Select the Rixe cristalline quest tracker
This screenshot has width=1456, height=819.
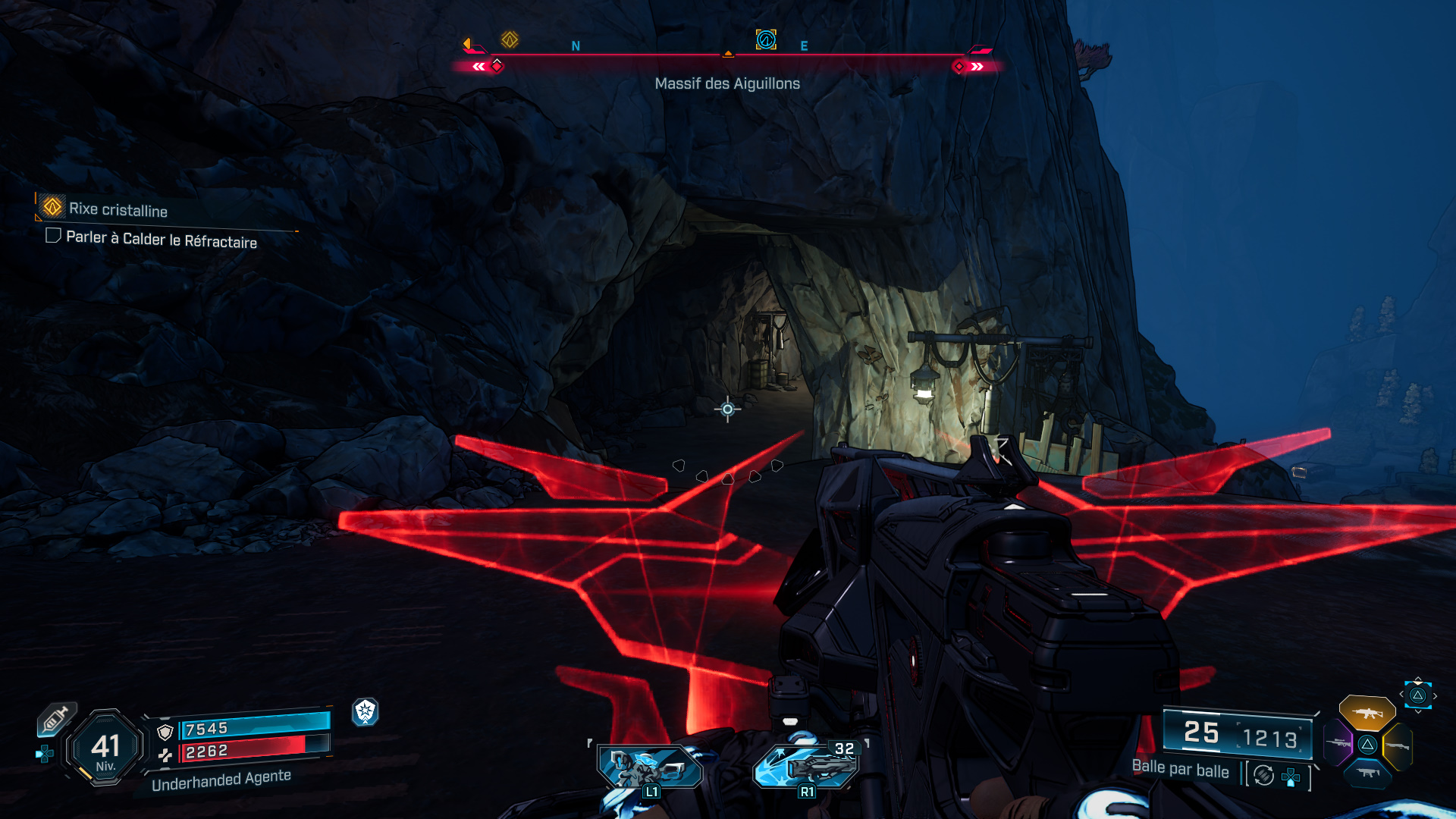pos(118,209)
